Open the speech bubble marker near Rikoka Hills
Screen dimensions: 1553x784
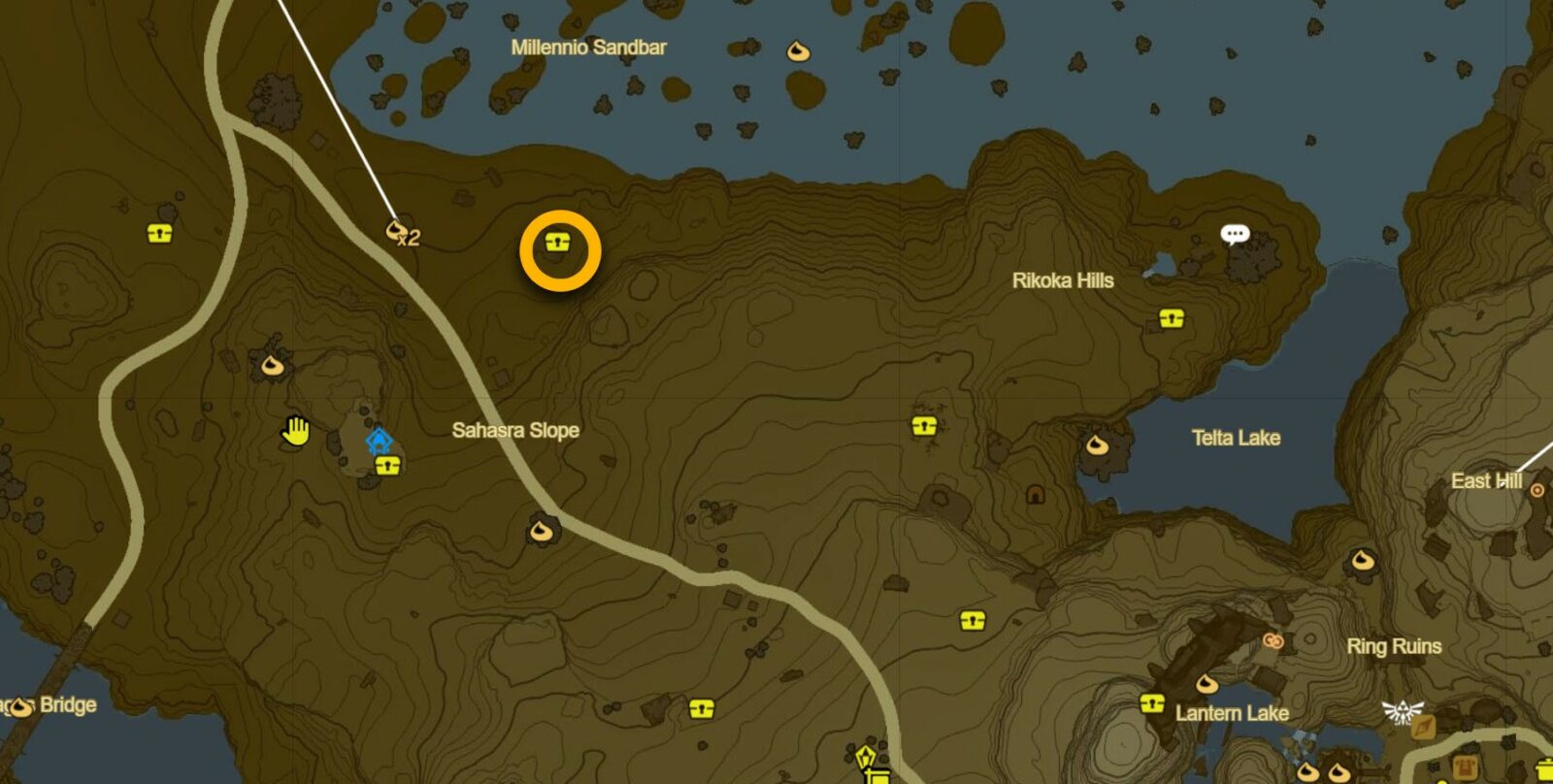click(1234, 235)
